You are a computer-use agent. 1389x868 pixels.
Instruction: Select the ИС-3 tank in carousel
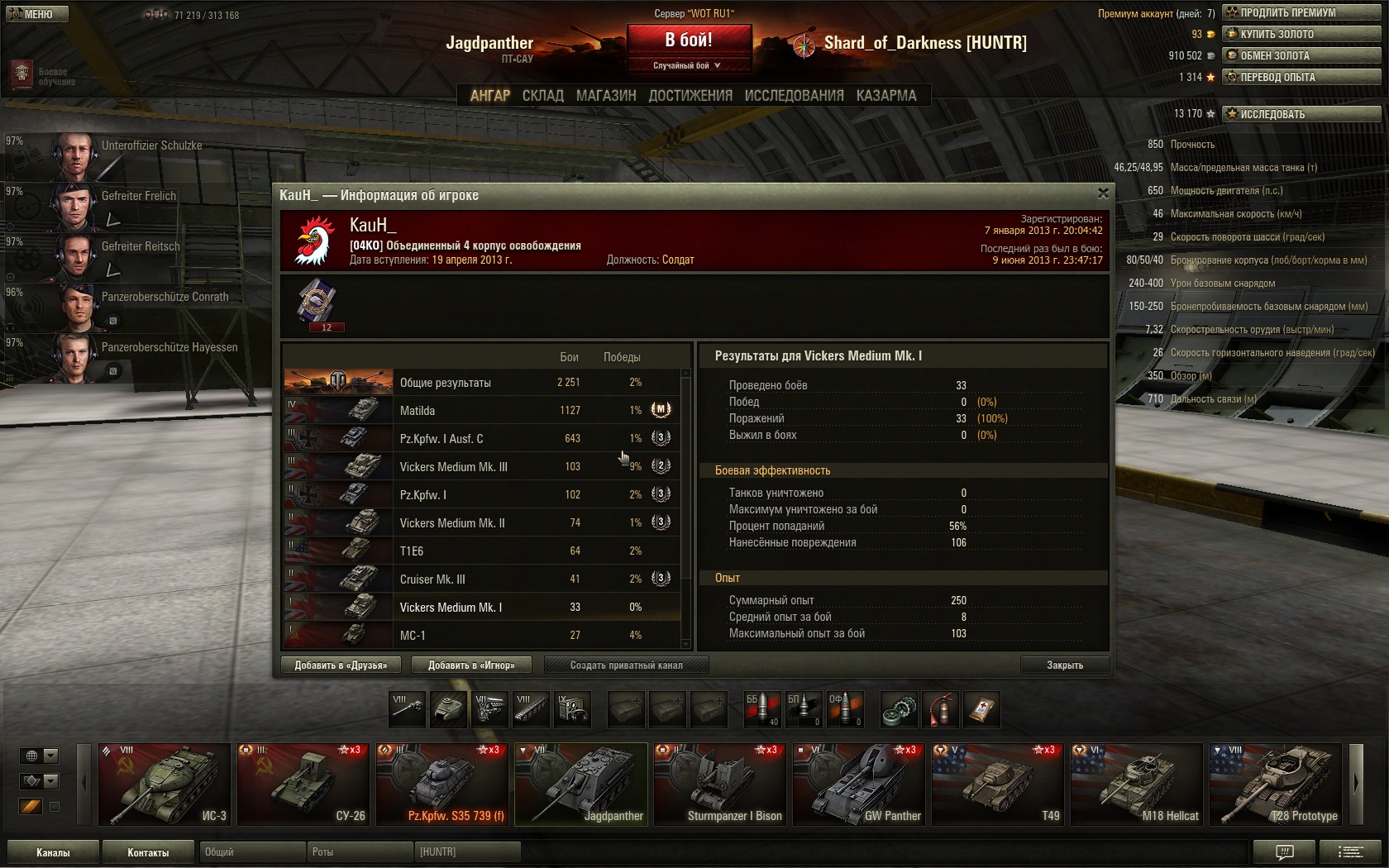pos(165,784)
